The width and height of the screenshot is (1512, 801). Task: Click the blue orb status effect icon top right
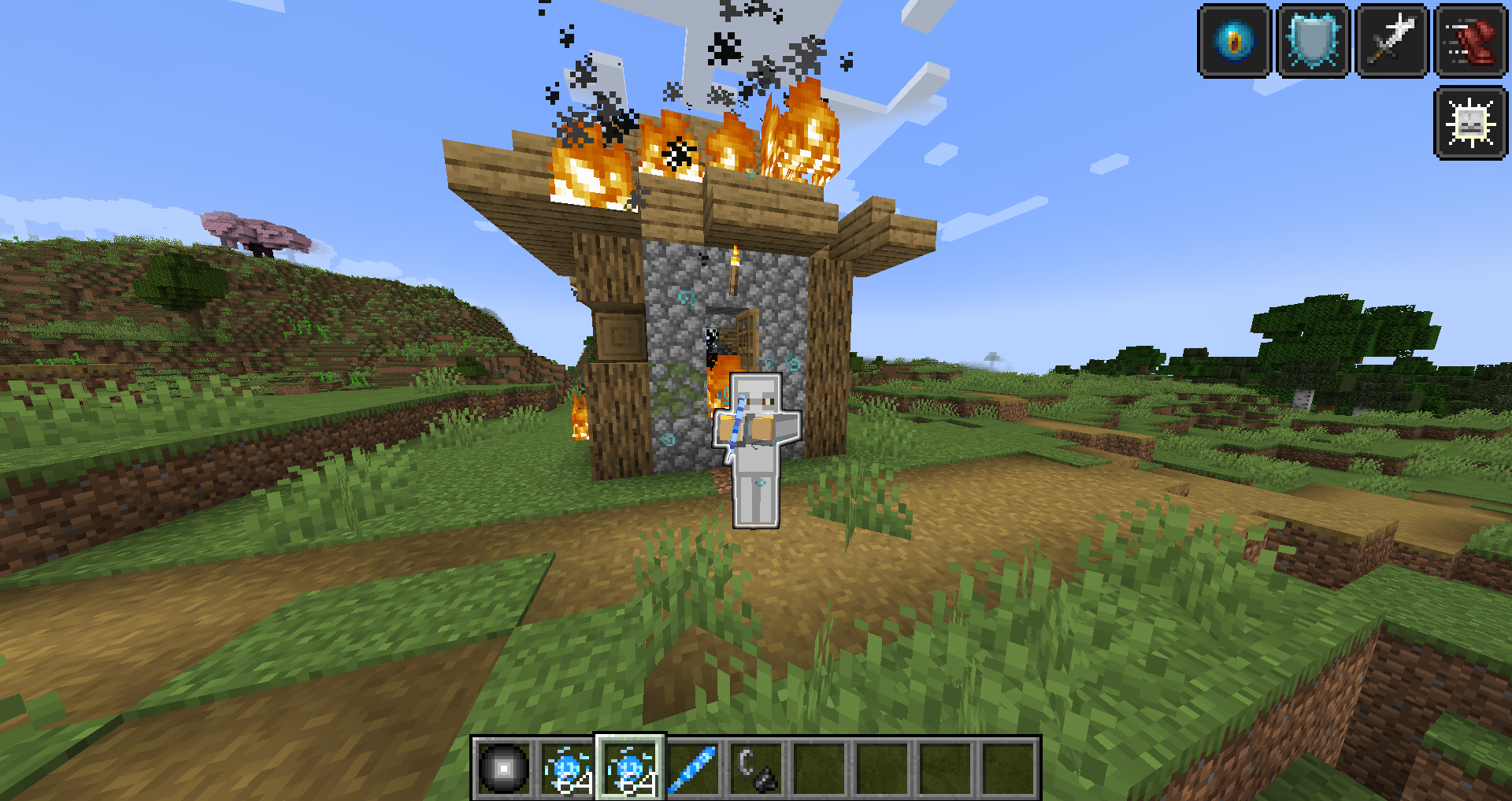1234,41
